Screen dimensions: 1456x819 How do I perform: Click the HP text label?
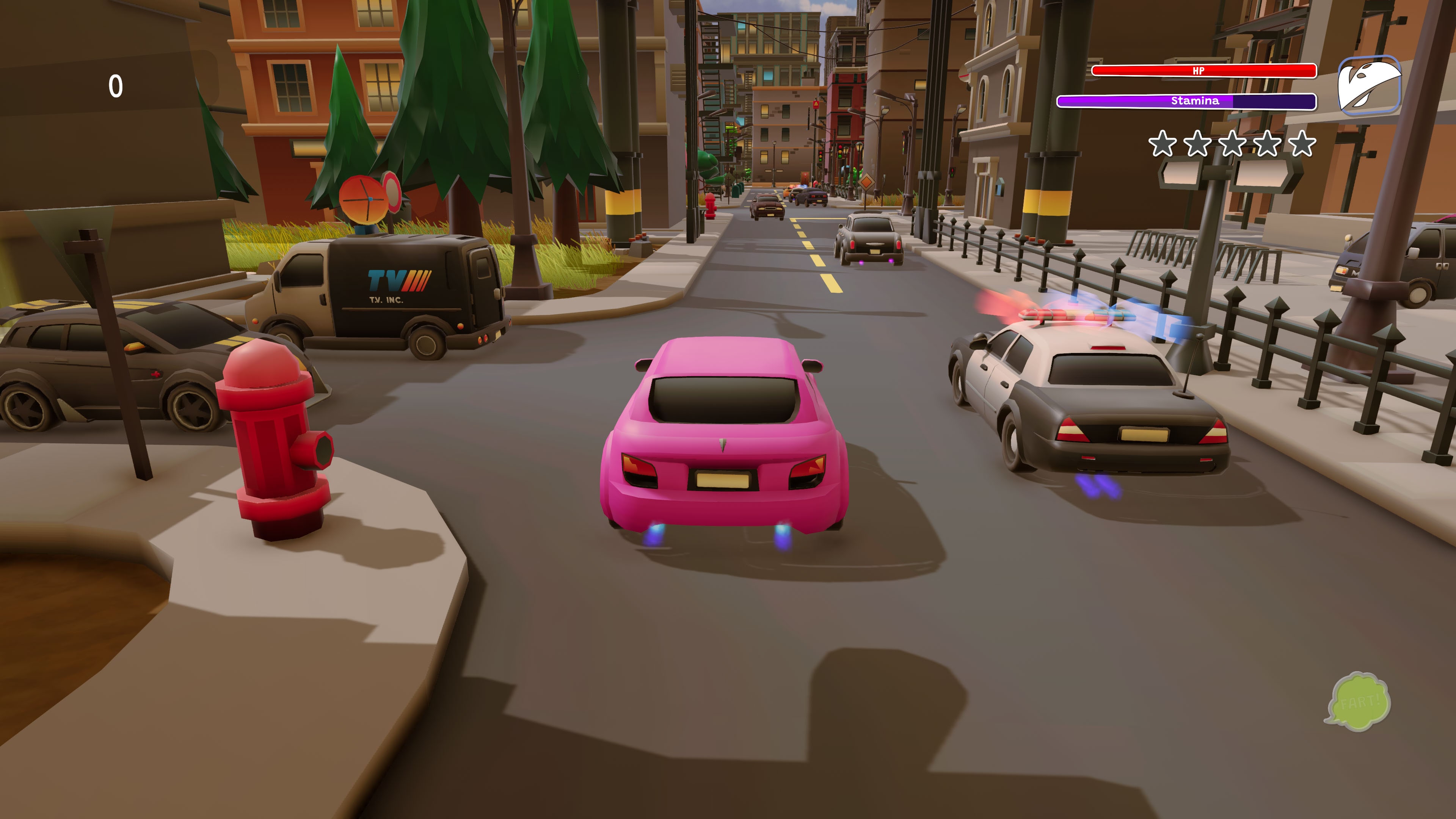tap(1199, 70)
